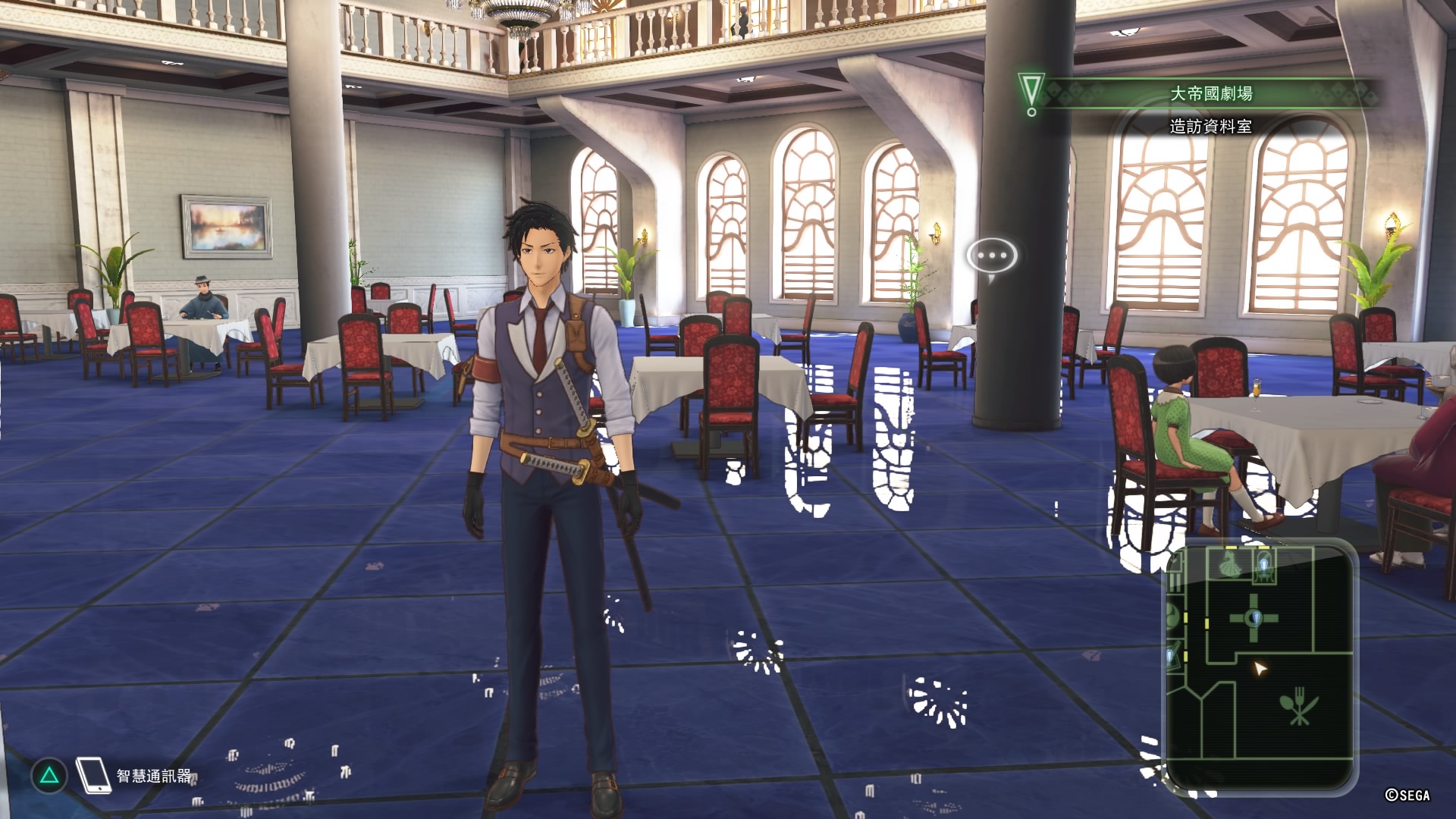Click the green objective marker icon

1031,94
